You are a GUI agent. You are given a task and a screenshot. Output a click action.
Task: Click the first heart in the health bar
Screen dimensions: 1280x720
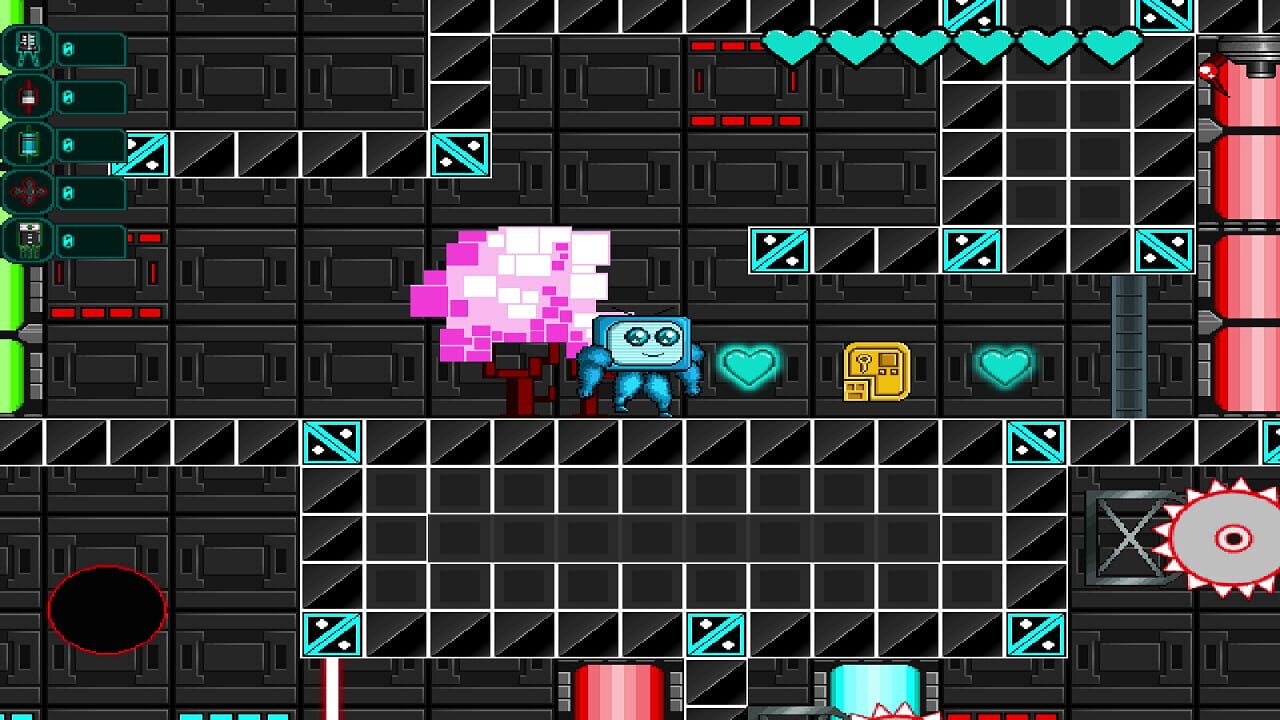[x=792, y=46]
